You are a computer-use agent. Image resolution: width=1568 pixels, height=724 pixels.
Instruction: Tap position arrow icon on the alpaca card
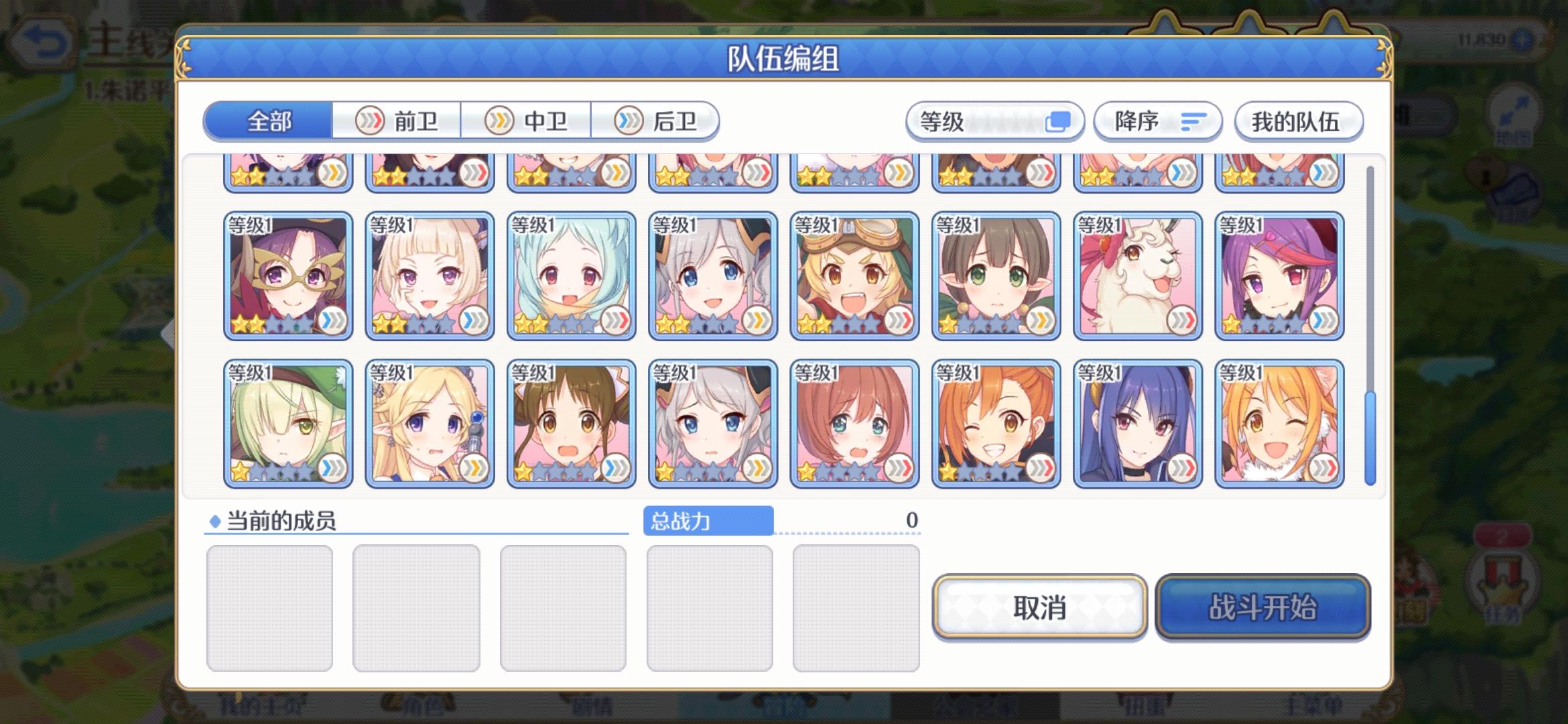coord(1183,321)
